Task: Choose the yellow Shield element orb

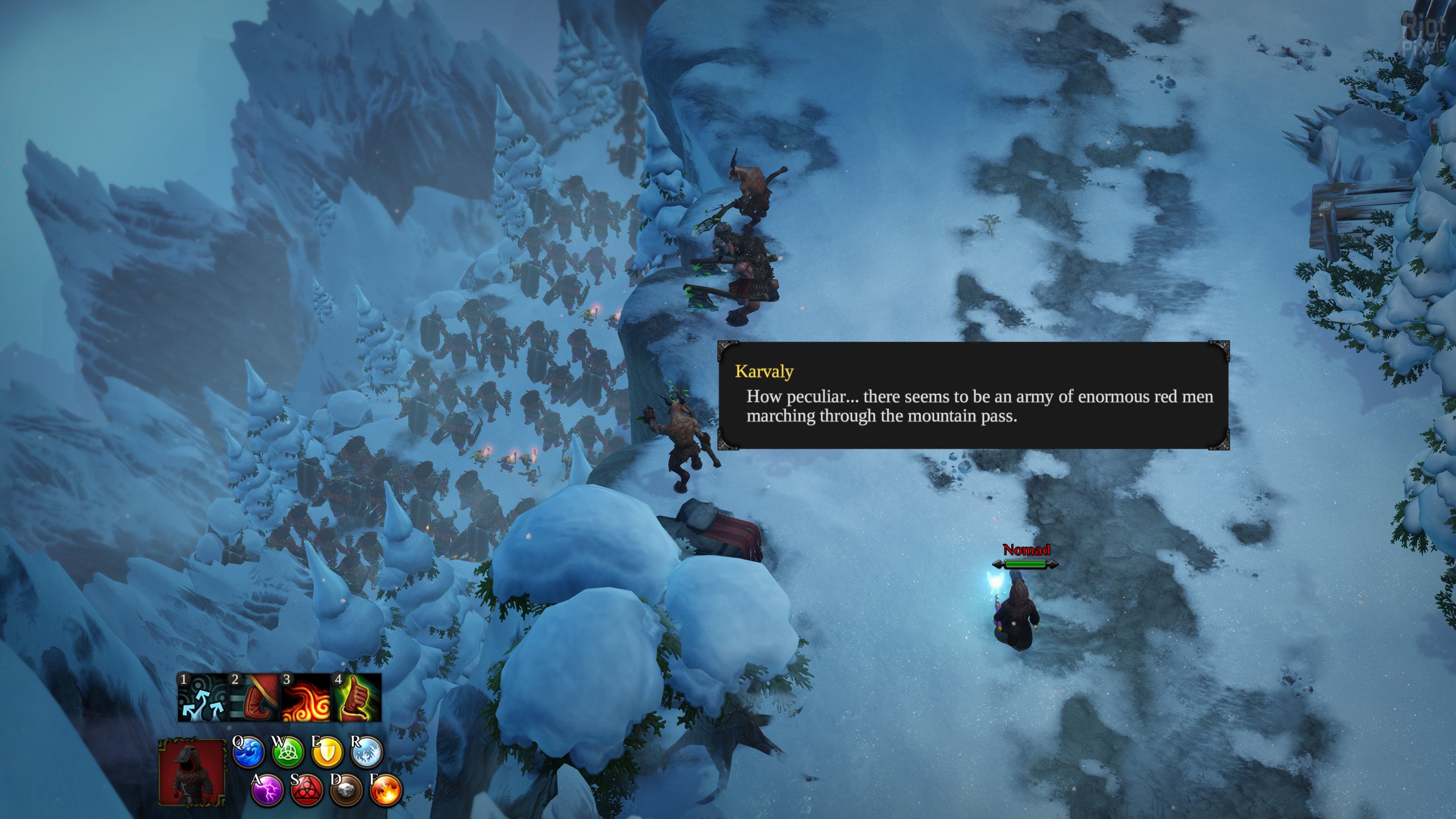Action: (x=328, y=752)
